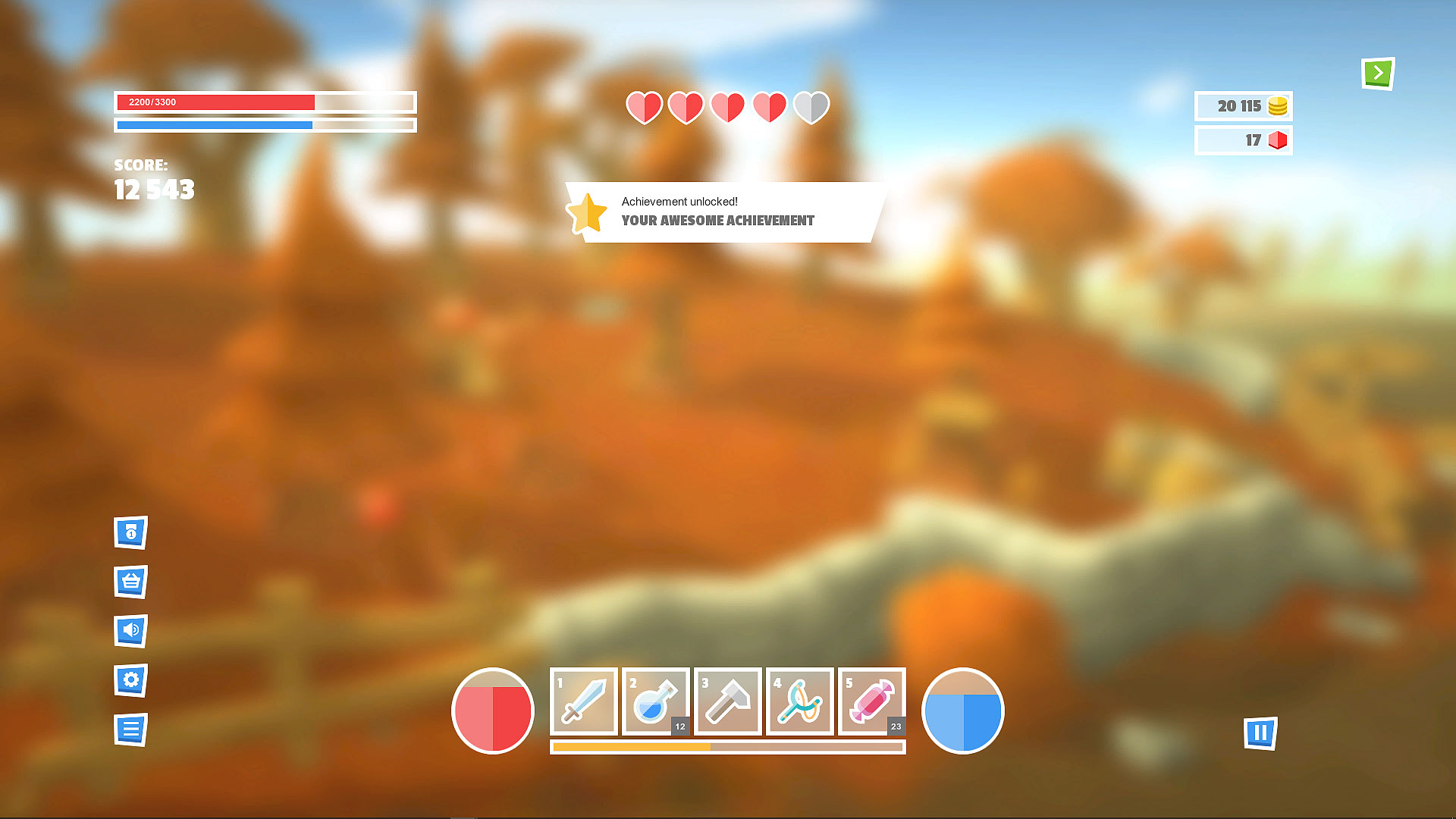
Task: Pause the game with the pause button
Action: pyautogui.click(x=1260, y=733)
